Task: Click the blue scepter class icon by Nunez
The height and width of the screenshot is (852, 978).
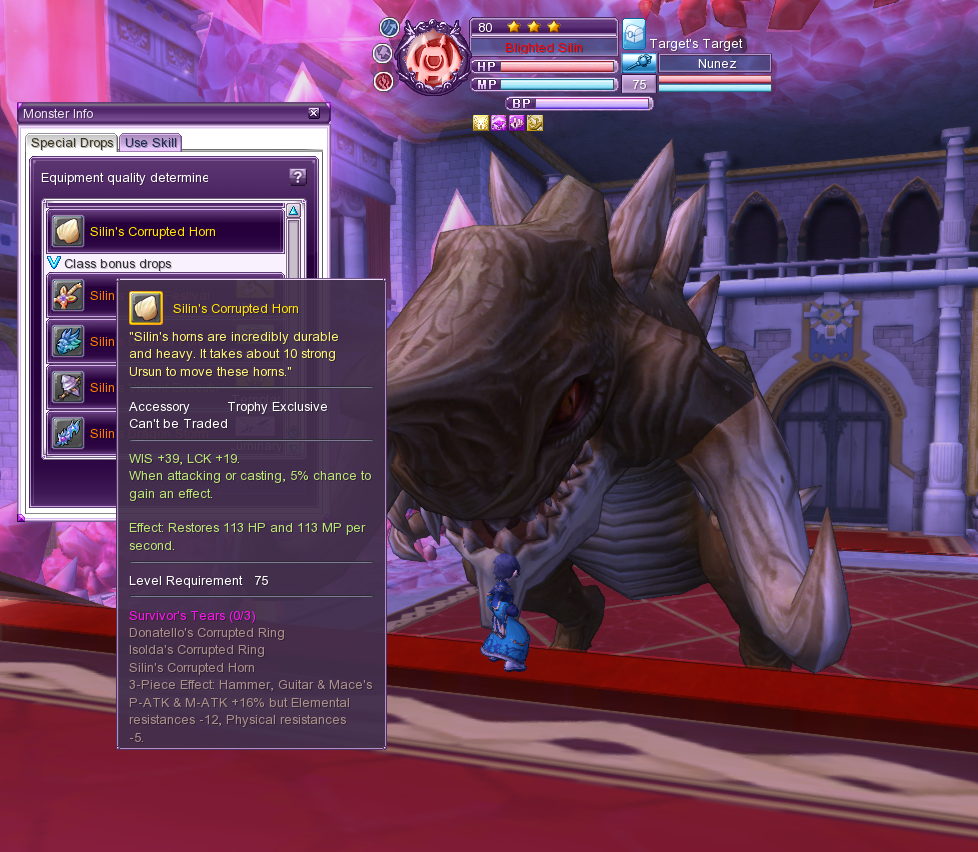Action: [638, 62]
